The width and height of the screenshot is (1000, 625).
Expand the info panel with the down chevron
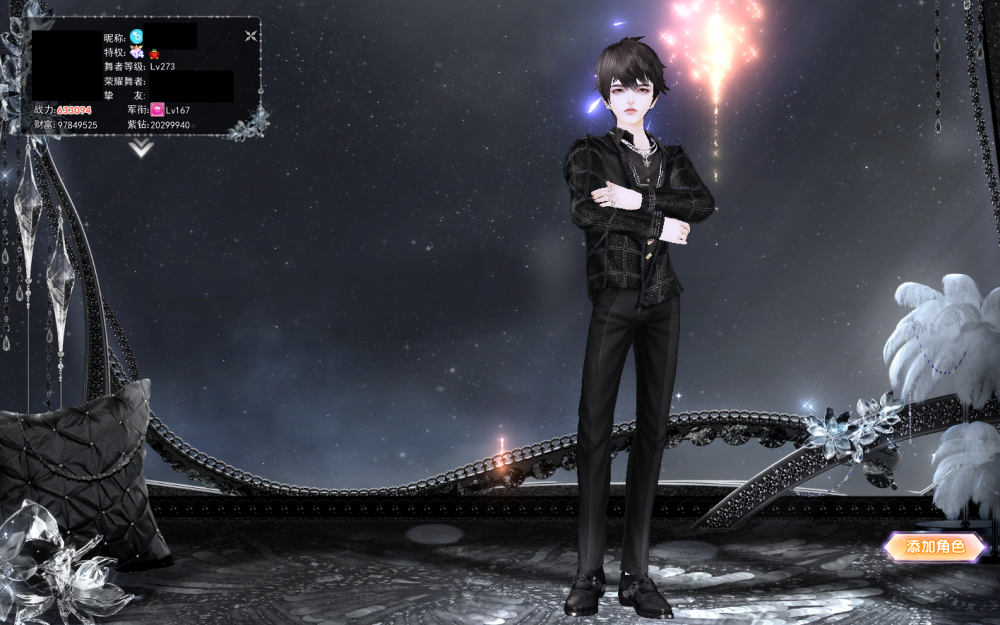[x=141, y=148]
